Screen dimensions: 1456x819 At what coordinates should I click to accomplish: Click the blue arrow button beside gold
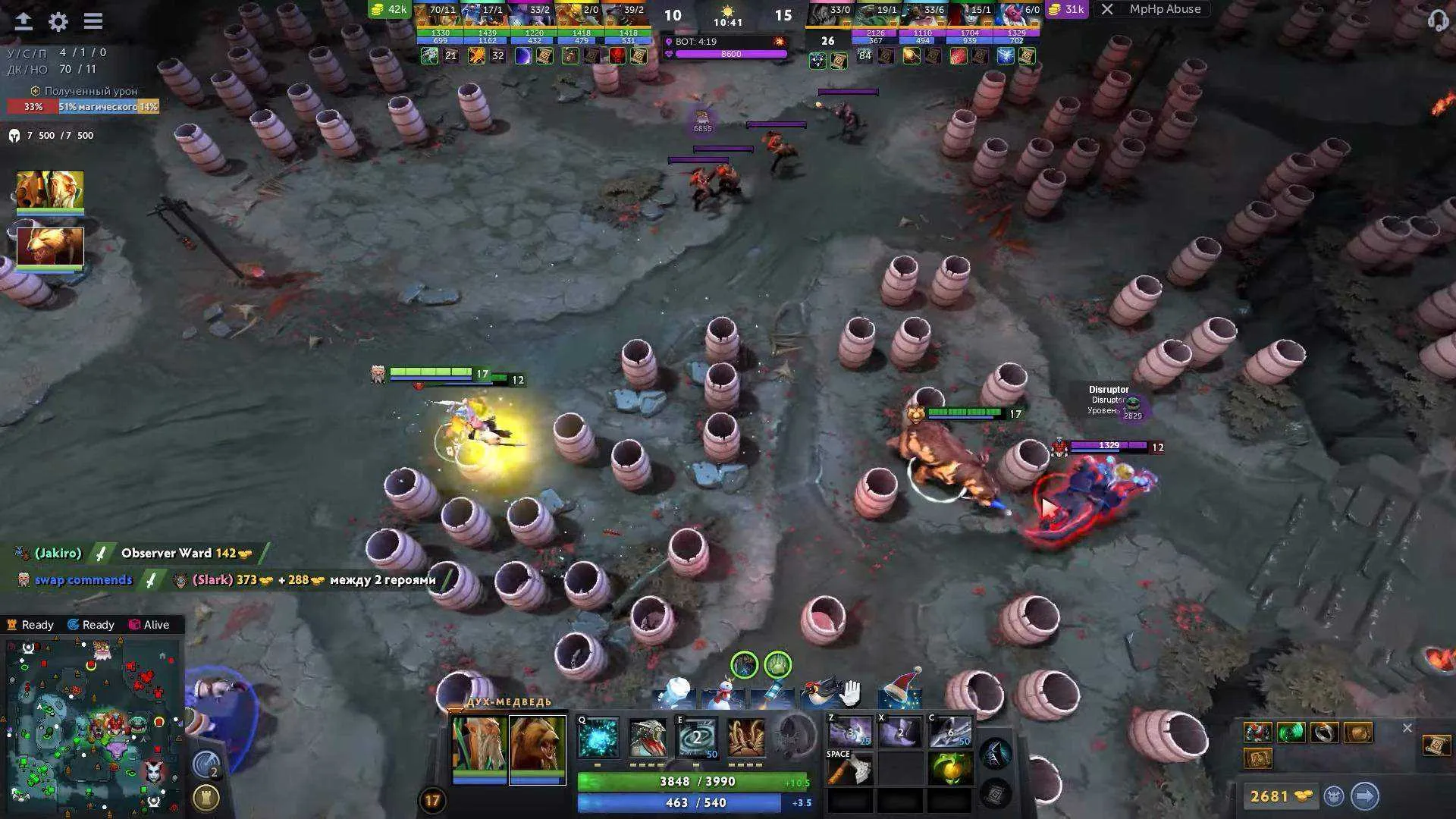click(1364, 796)
